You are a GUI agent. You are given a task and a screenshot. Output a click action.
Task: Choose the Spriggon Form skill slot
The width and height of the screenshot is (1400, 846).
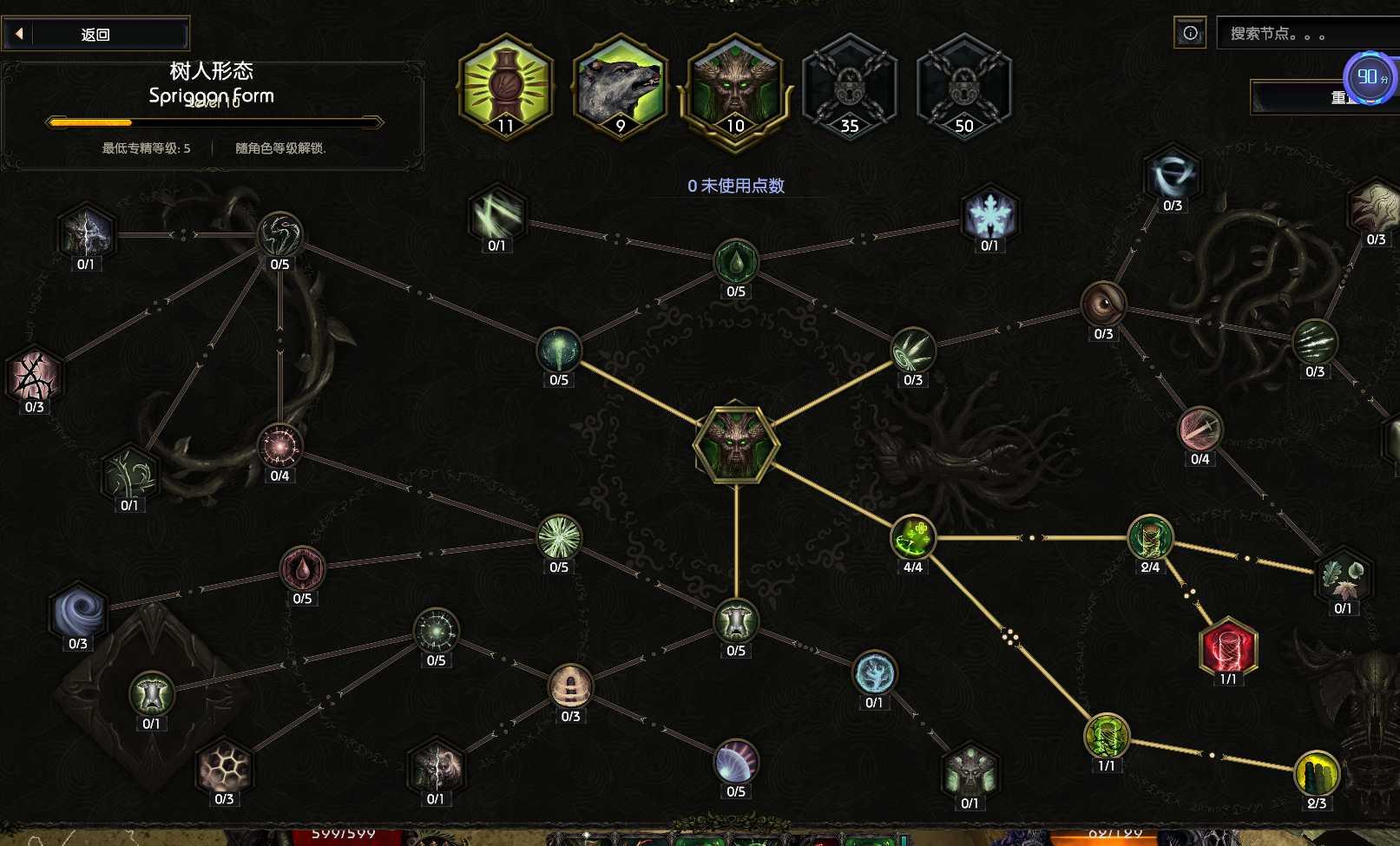click(735, 85)
